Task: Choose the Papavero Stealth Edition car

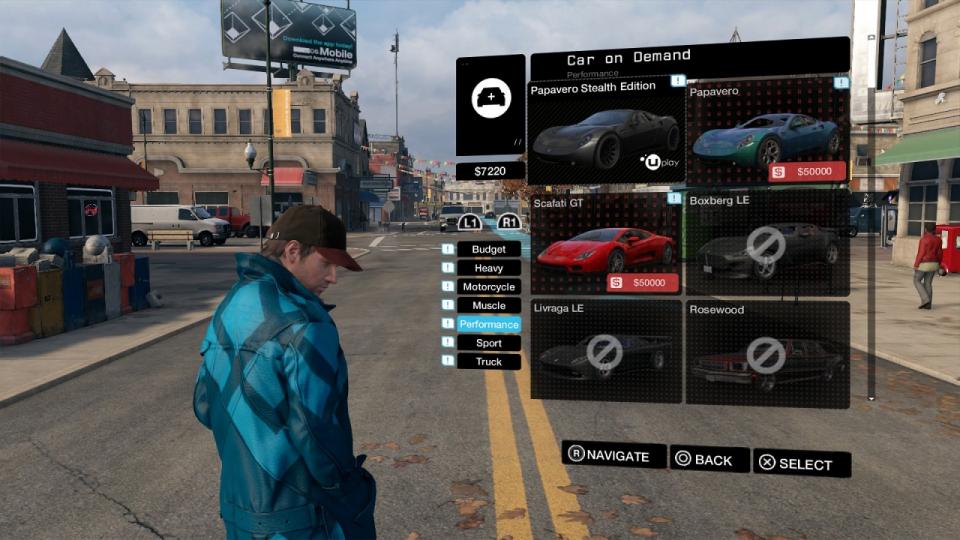Action: point(606,132)
